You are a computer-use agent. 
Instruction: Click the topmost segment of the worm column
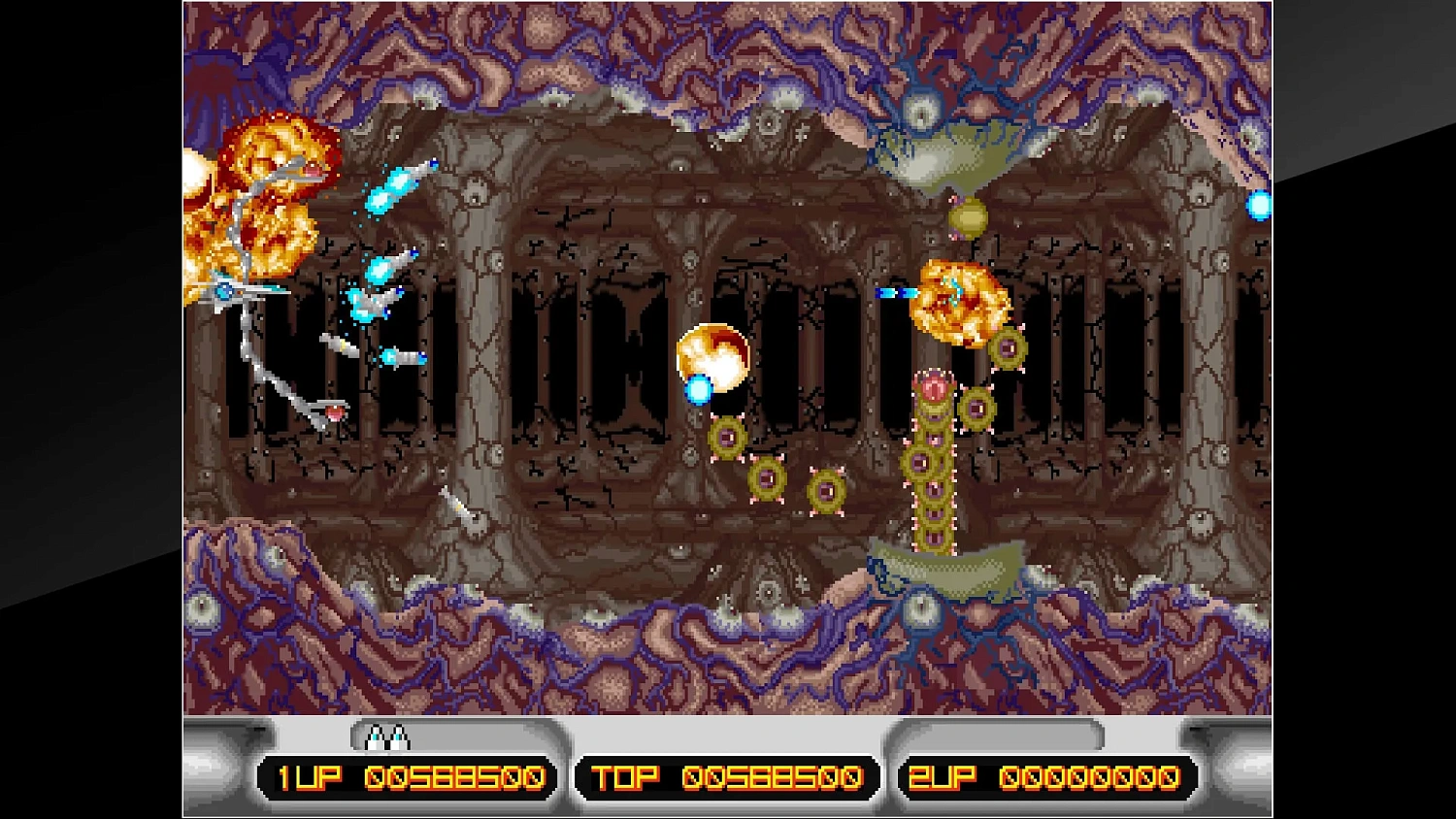point(934,388)
